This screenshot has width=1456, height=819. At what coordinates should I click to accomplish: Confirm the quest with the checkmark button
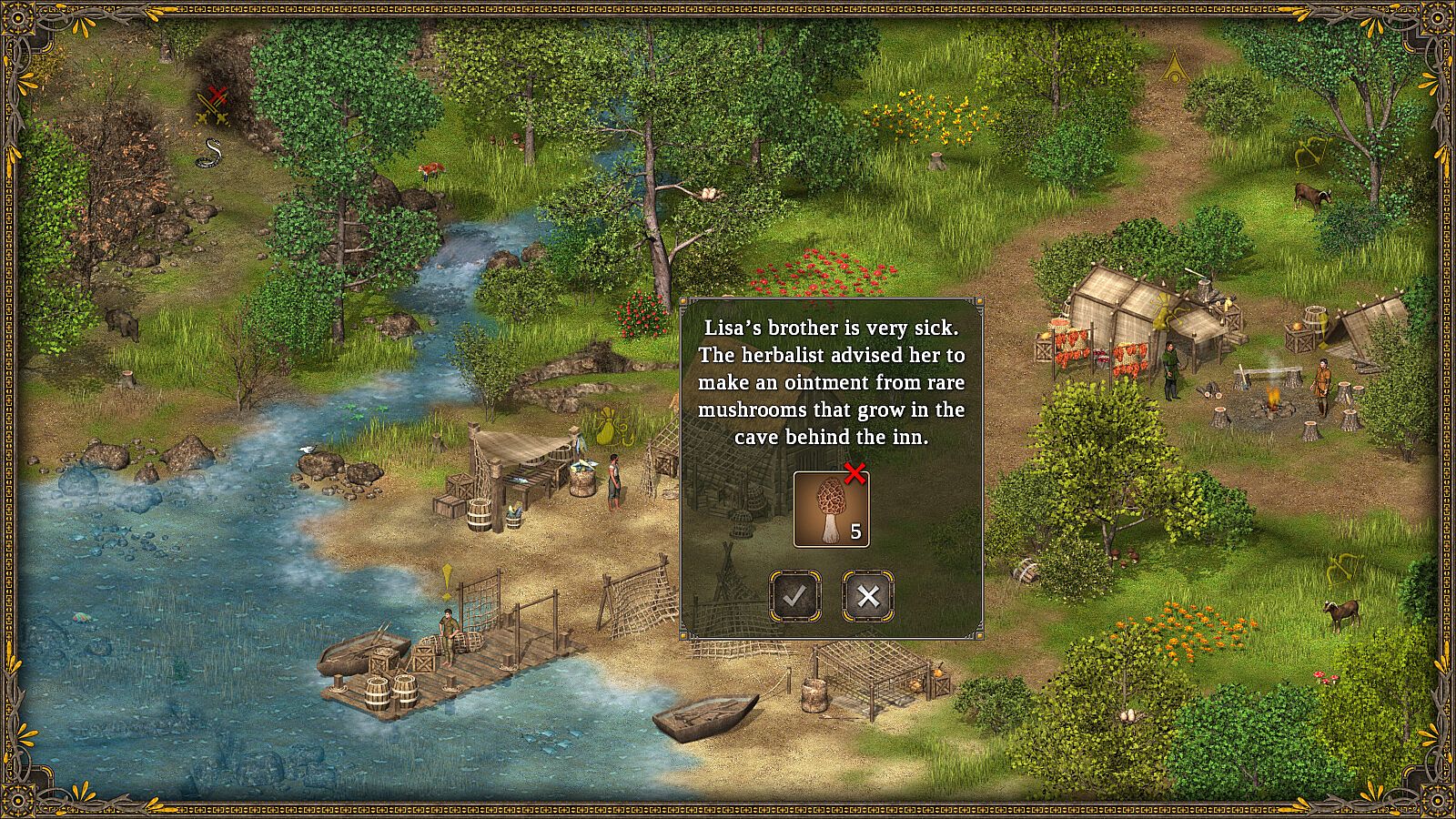(x=795, y=596)
